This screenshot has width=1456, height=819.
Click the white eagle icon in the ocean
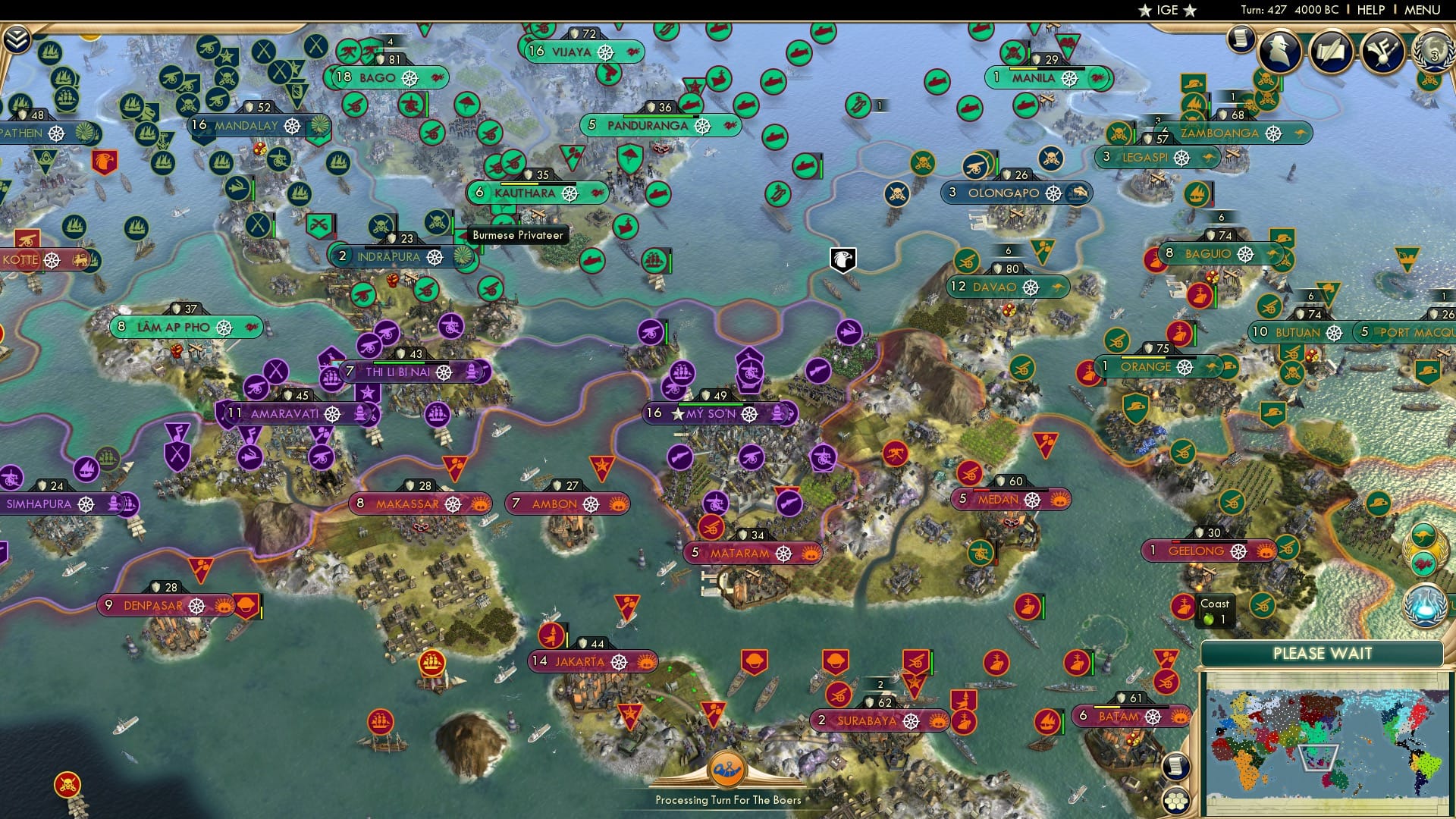coord(844,259)
